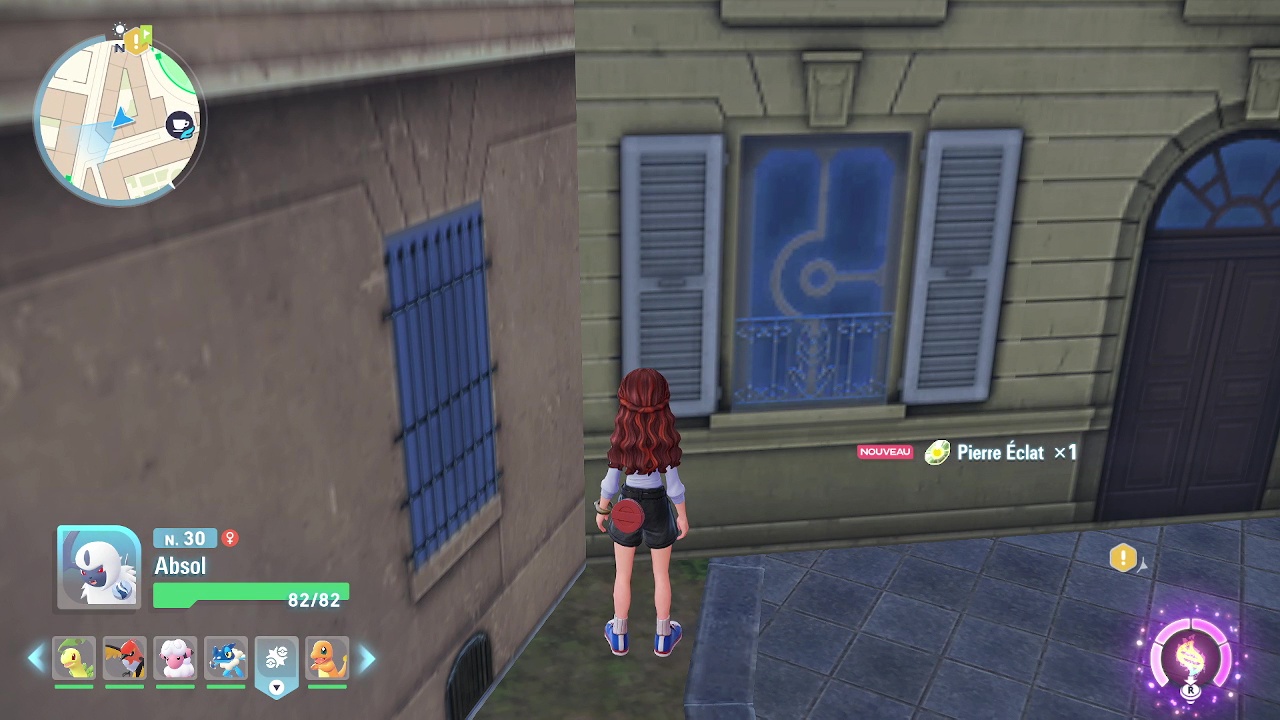
Task: Choose the Charmander party slot
Action: click(327, 658)
